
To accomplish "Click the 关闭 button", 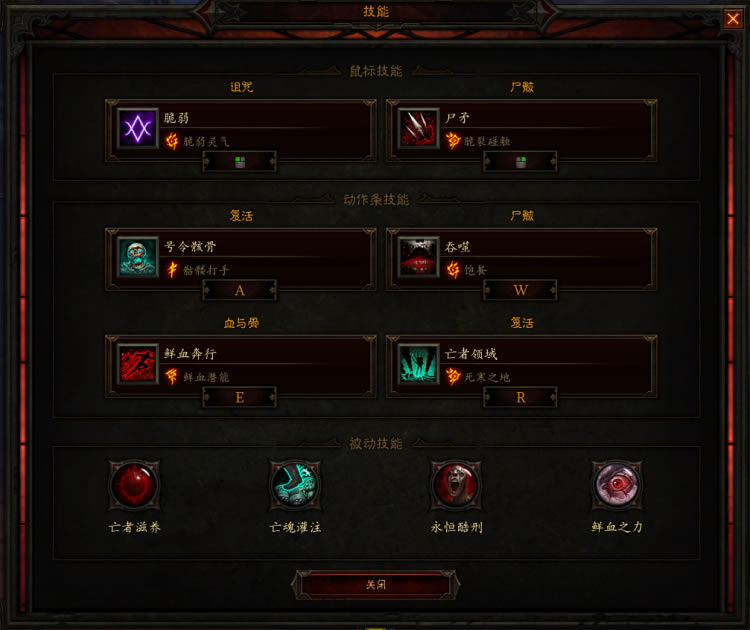I will coord(375,585).
